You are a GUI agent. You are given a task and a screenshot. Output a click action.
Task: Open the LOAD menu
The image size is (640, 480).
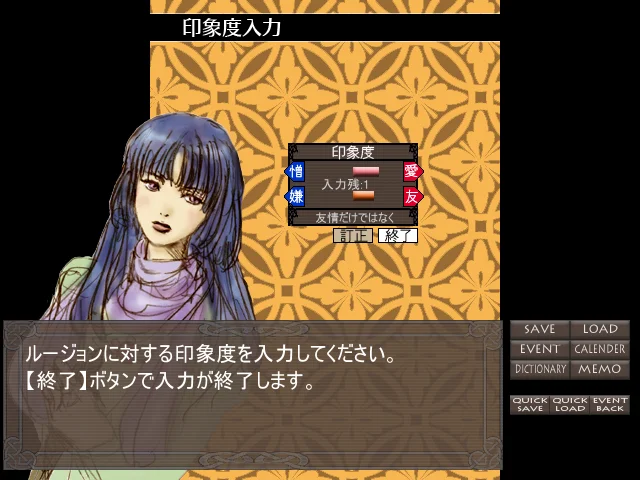pyautogui.click(x=600, y=329)
